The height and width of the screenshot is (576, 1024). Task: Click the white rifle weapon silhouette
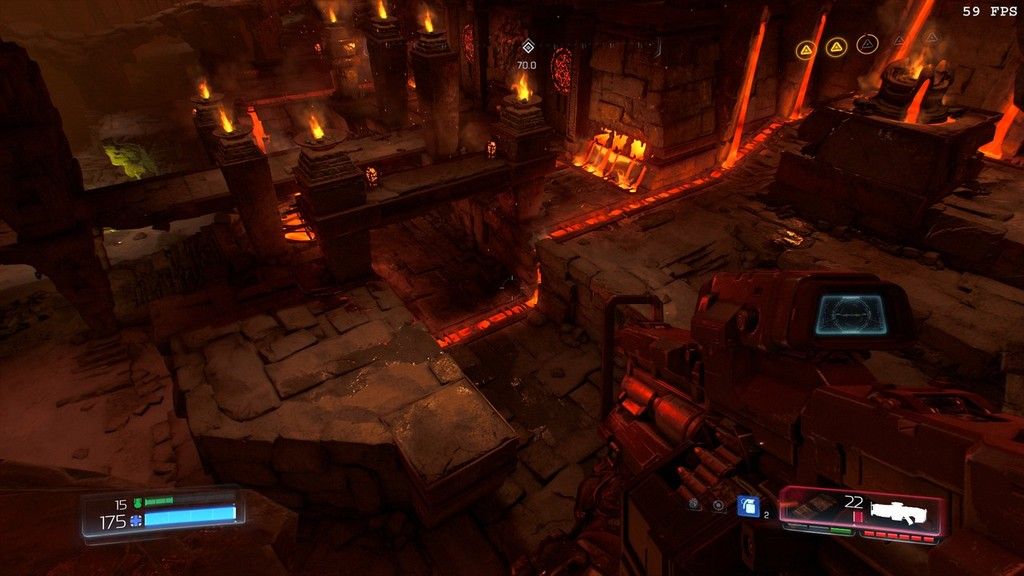[x=898, y=512]
